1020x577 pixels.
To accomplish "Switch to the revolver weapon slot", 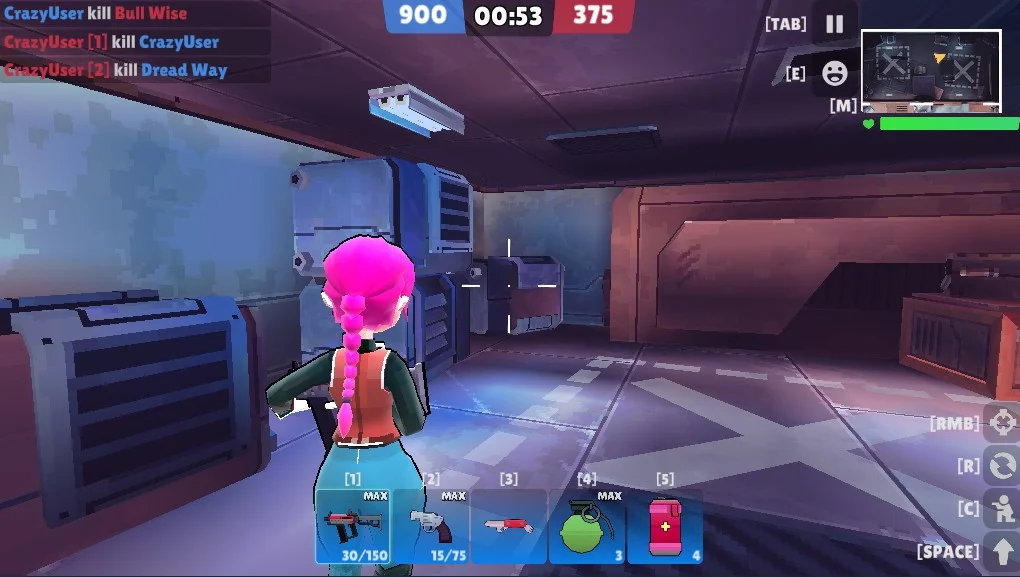I will coord(431,526).
